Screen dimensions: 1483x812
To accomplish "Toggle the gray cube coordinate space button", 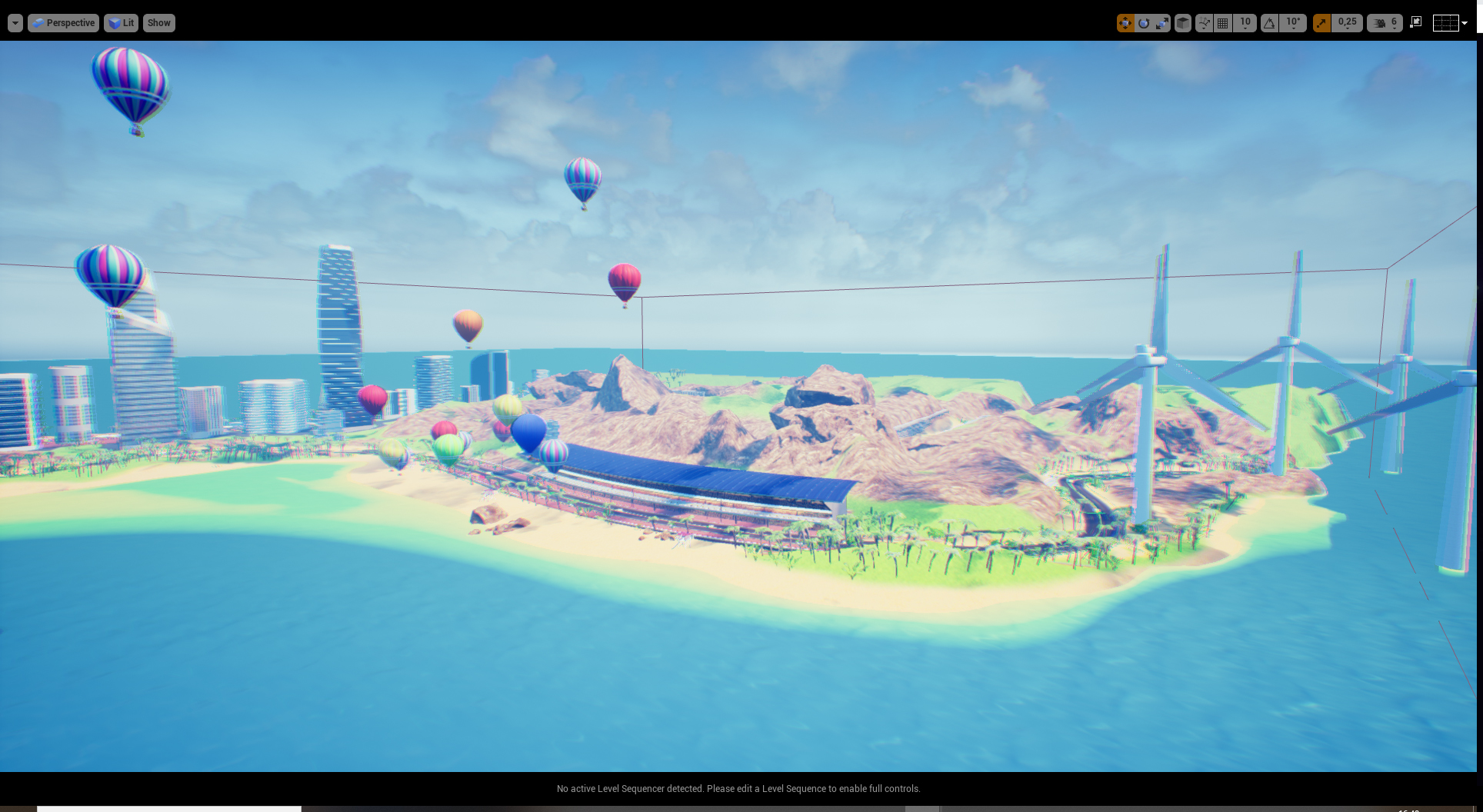I will (x=1183, y=23).
